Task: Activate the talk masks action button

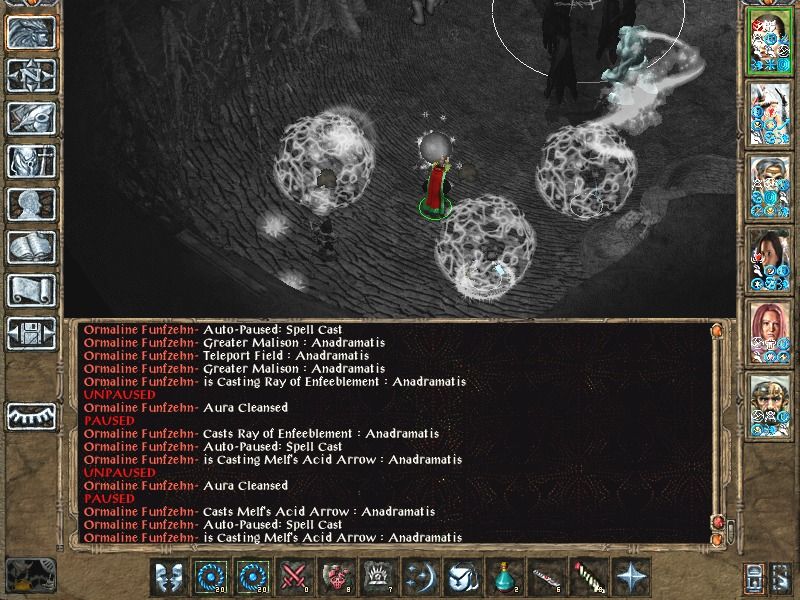Action: click(169, 578)
